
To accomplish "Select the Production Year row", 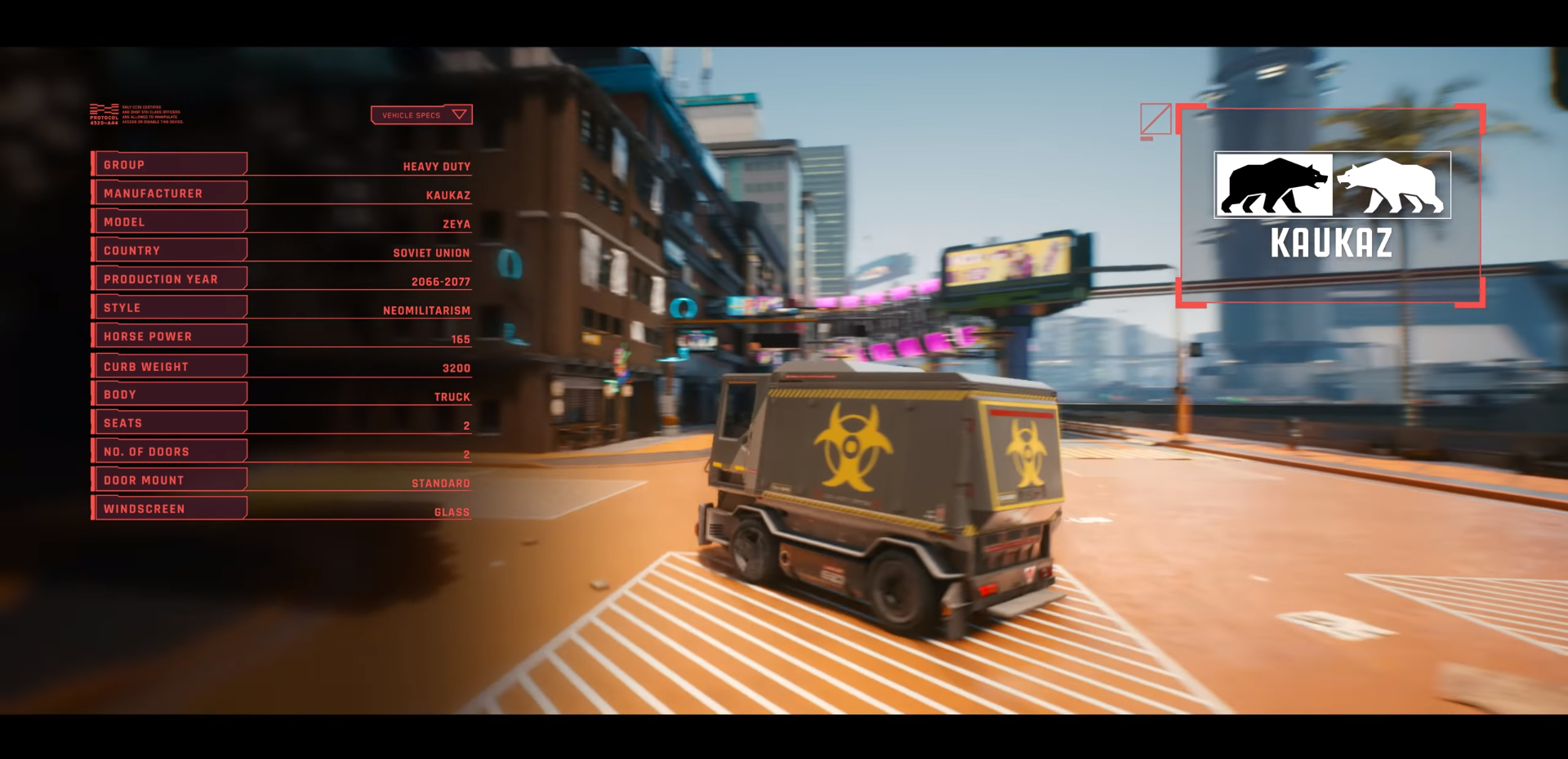I will [170, 279].
